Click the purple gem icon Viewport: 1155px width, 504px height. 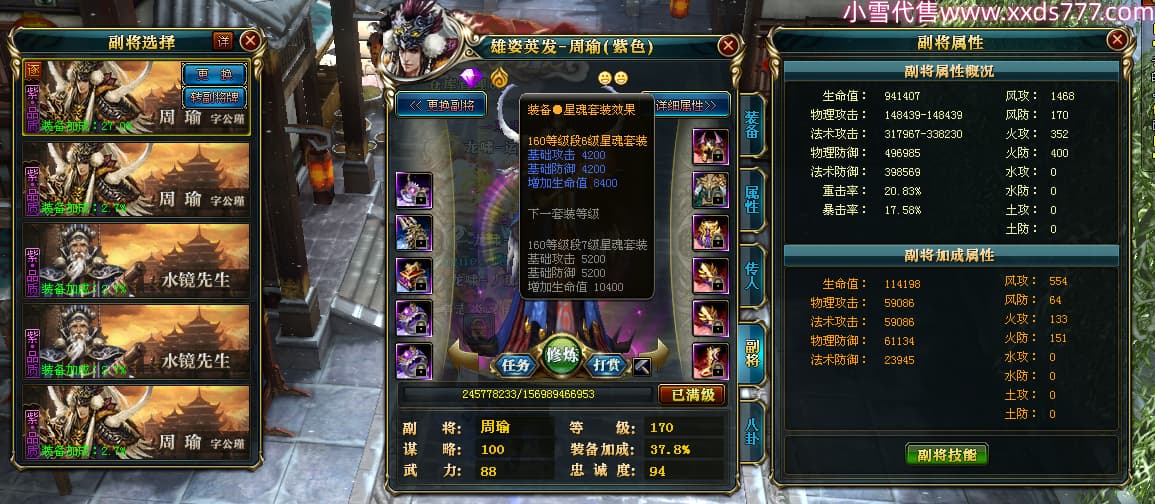pos(470,78)
